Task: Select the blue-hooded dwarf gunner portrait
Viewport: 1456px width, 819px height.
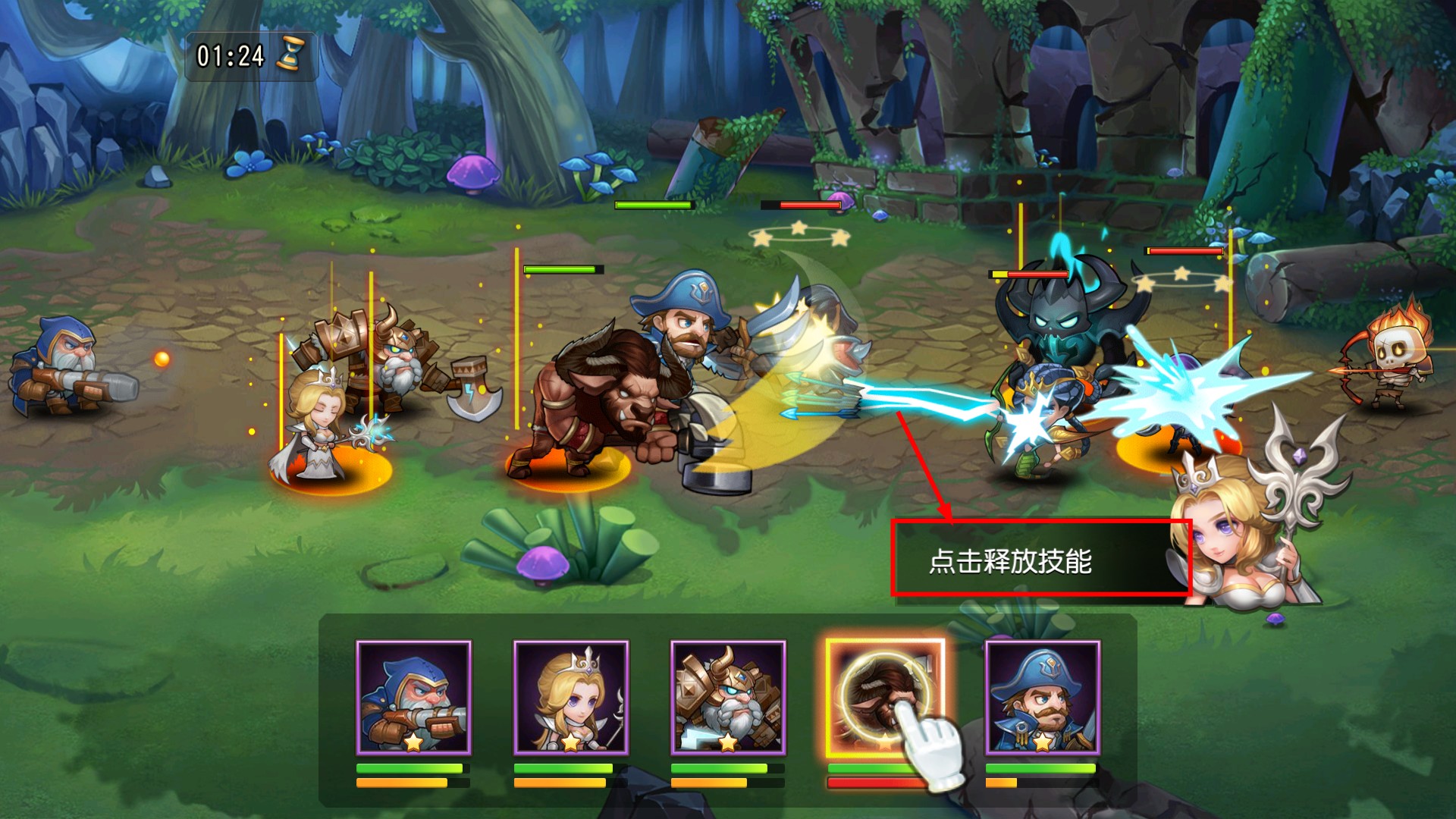Action: click(413, 698)
